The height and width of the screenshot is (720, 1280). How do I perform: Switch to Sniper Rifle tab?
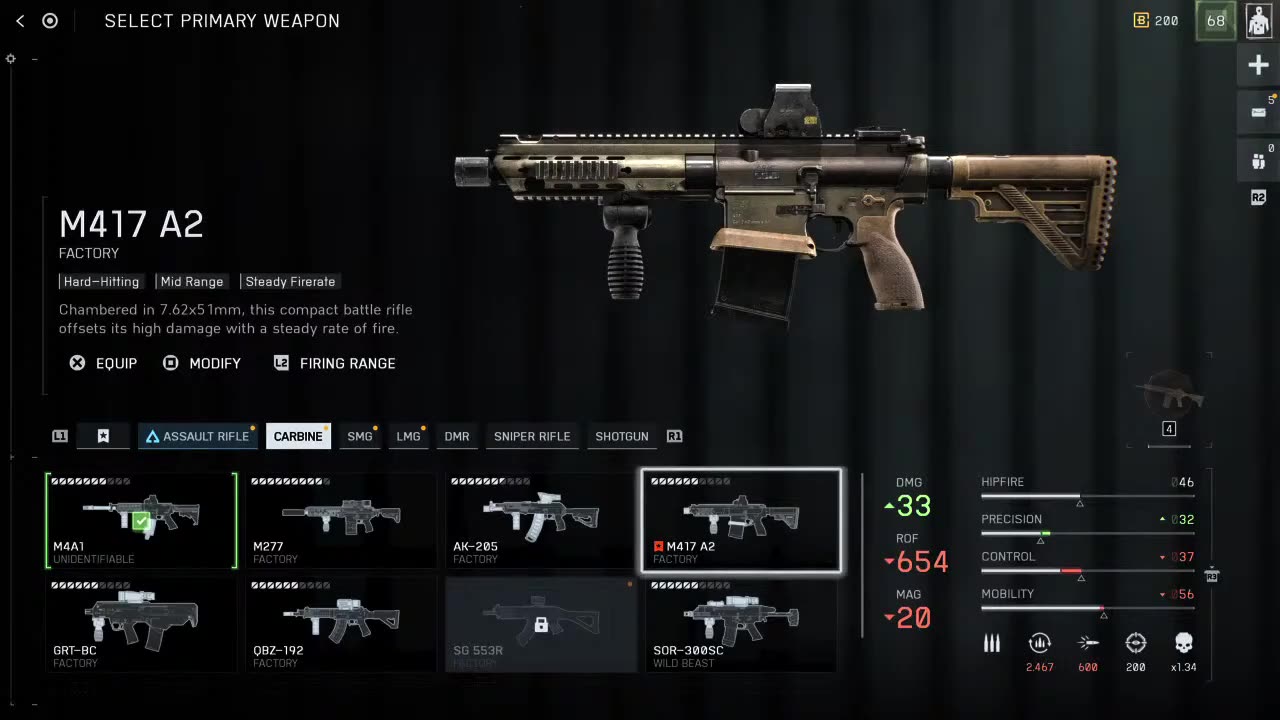pyautogui.click(x=532, y=436)
